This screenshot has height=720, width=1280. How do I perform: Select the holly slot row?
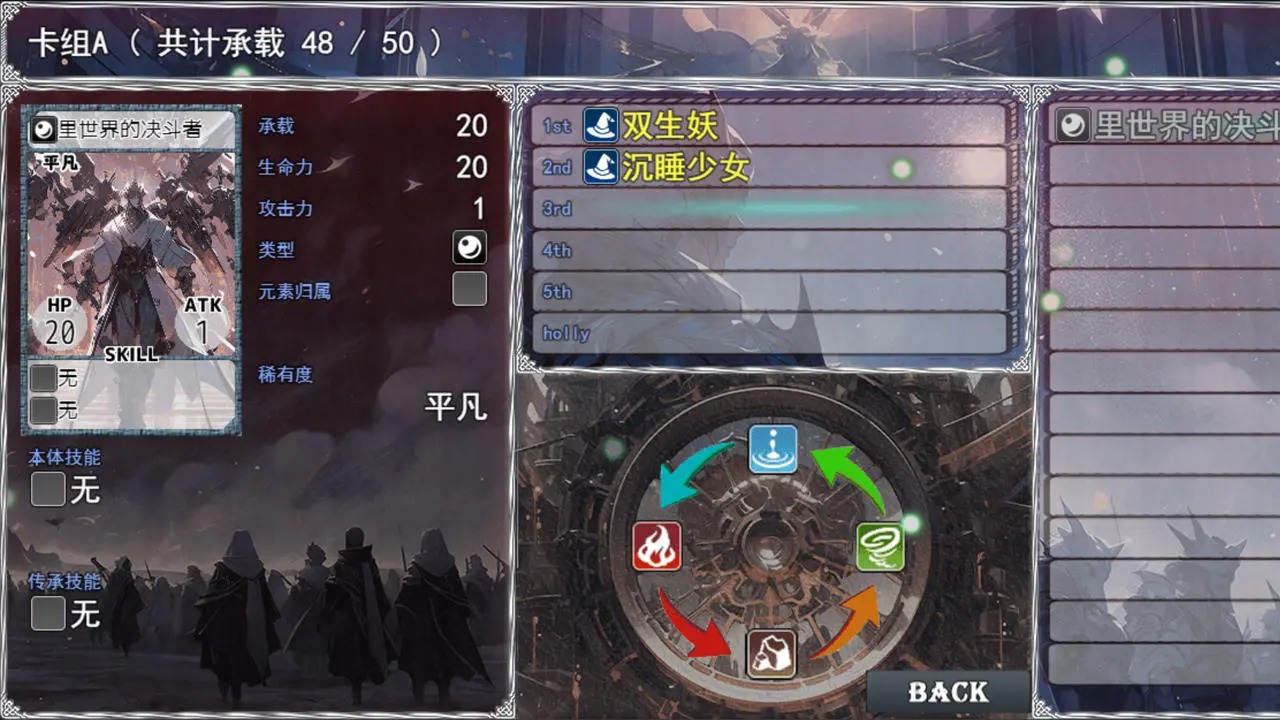click(x=770, y=333)
